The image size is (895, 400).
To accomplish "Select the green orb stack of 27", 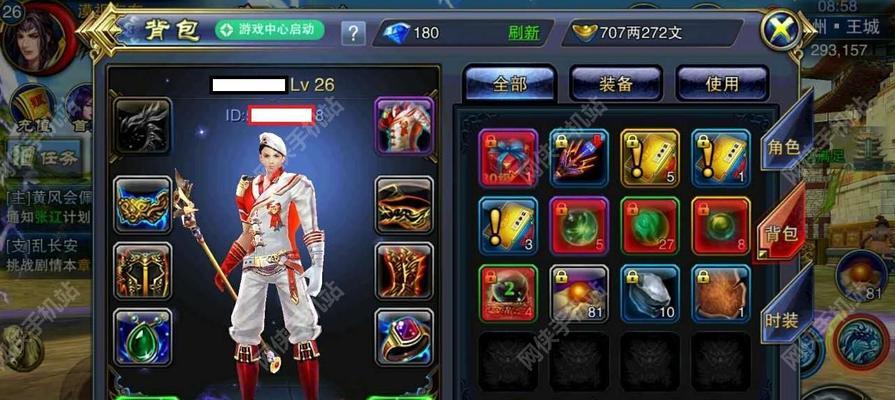I will [x=650, y=224].
